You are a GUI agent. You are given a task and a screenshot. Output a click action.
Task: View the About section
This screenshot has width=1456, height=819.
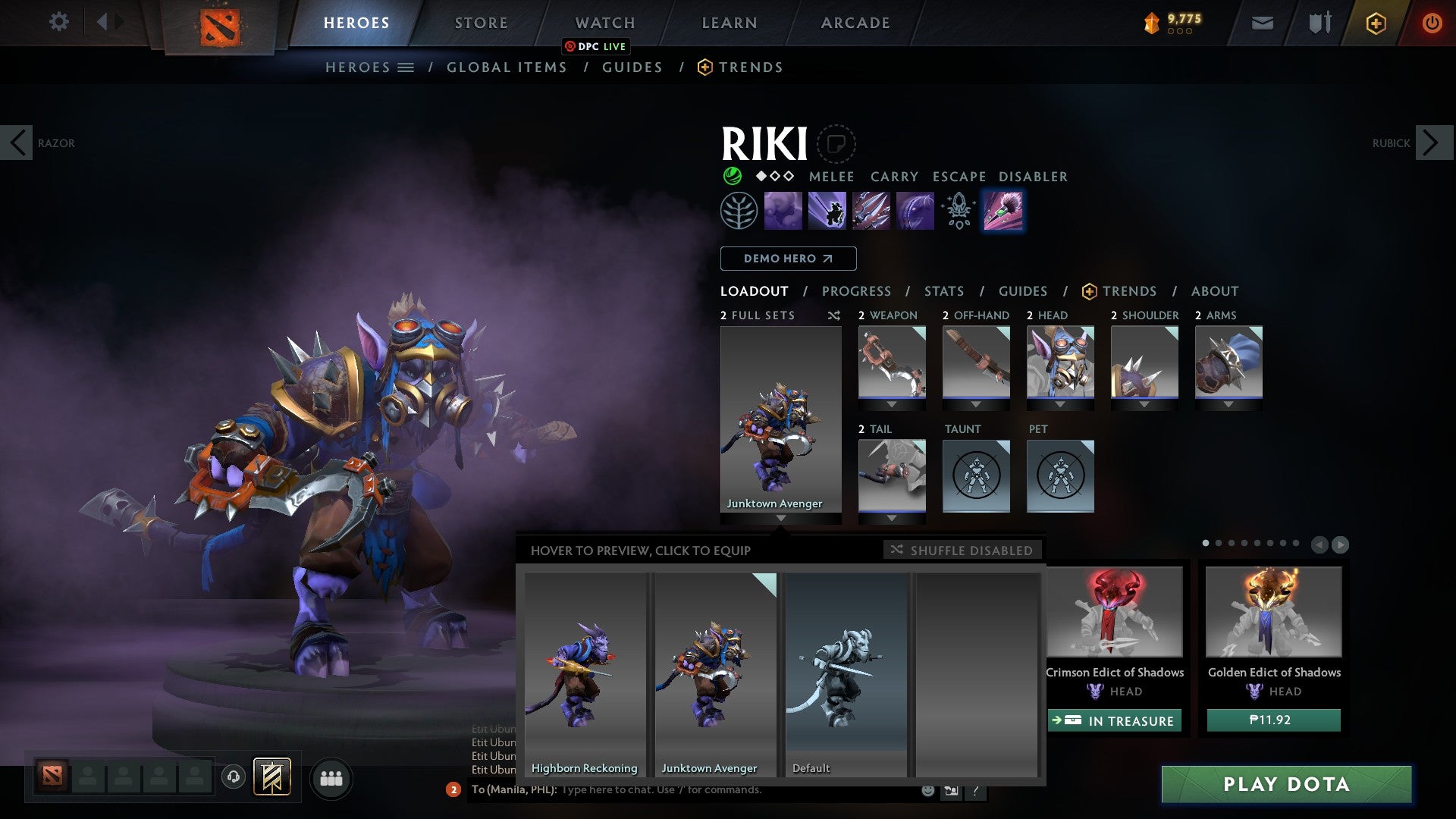pos(1214,291)
